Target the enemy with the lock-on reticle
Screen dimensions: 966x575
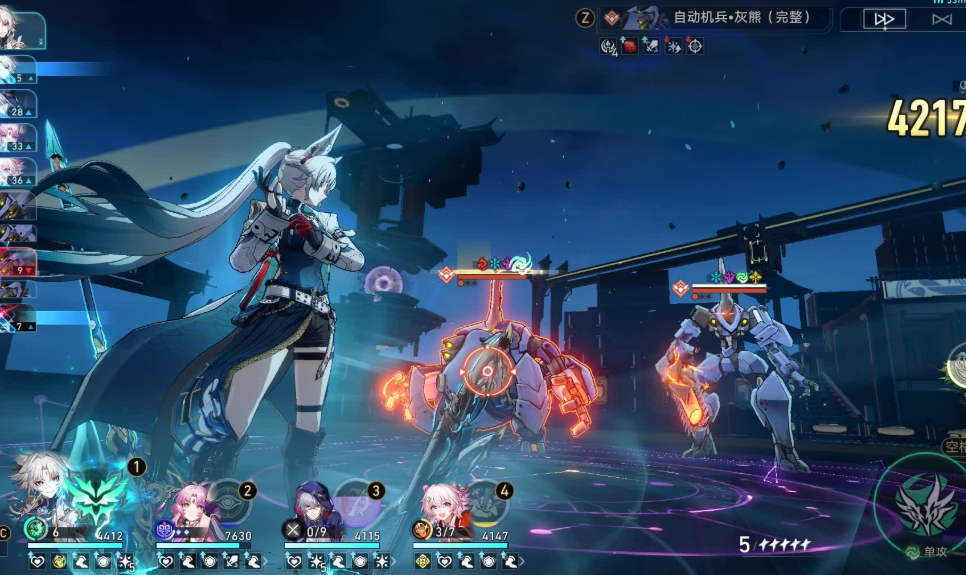tap(487, 370)
